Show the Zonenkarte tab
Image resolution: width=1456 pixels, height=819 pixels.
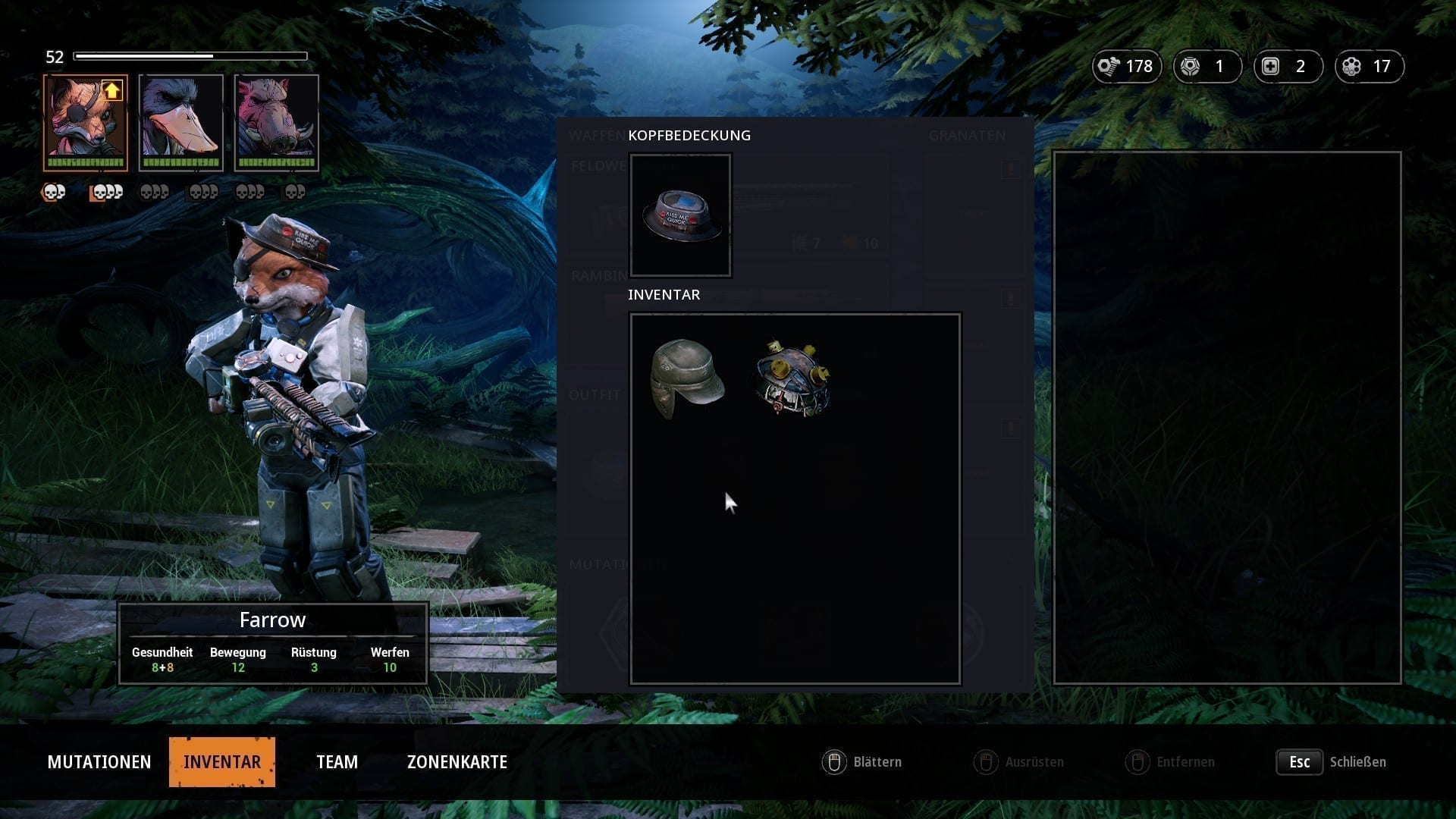click(457, 762)
